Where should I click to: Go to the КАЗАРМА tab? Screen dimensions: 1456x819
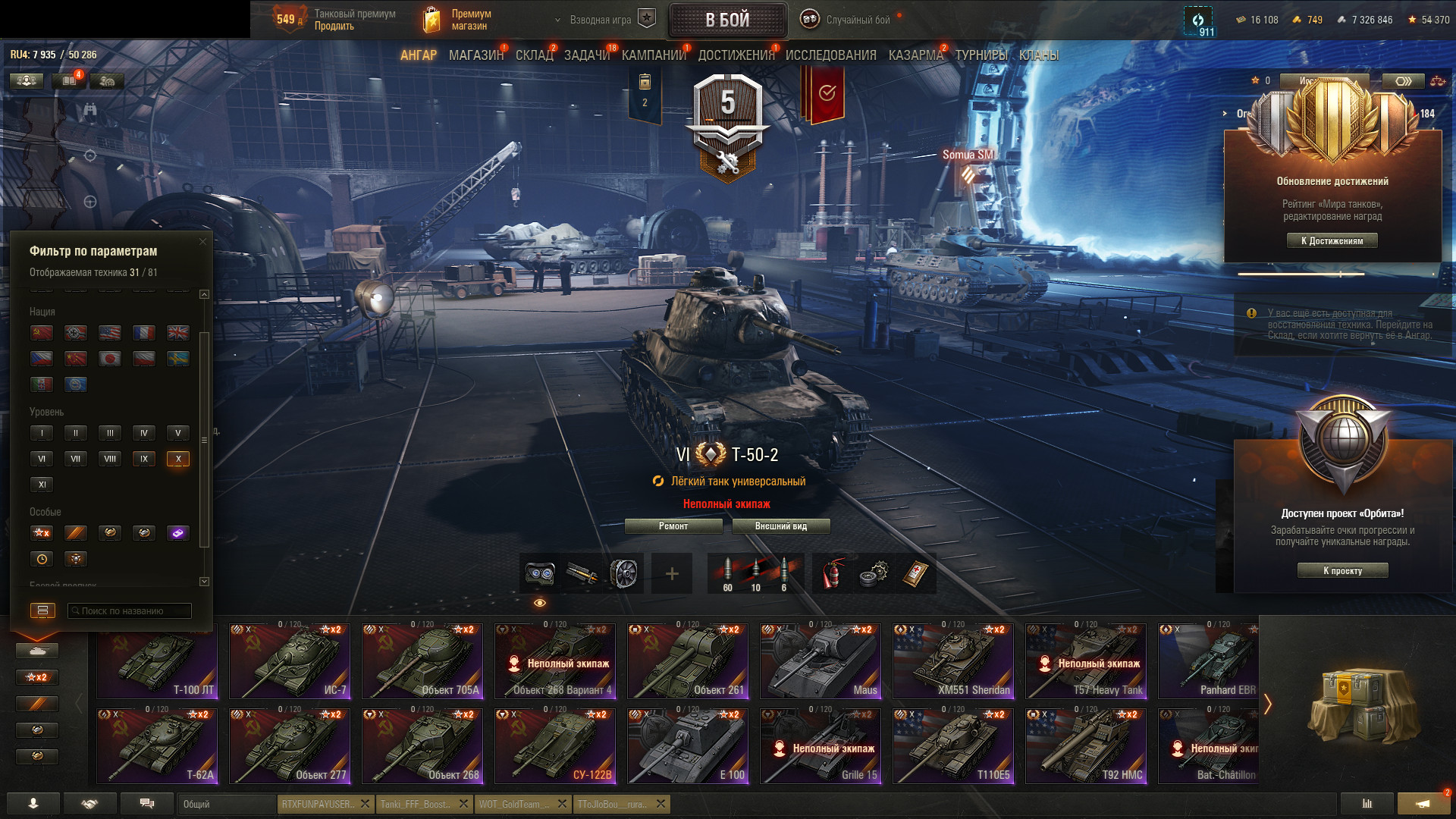click(915, 55)
